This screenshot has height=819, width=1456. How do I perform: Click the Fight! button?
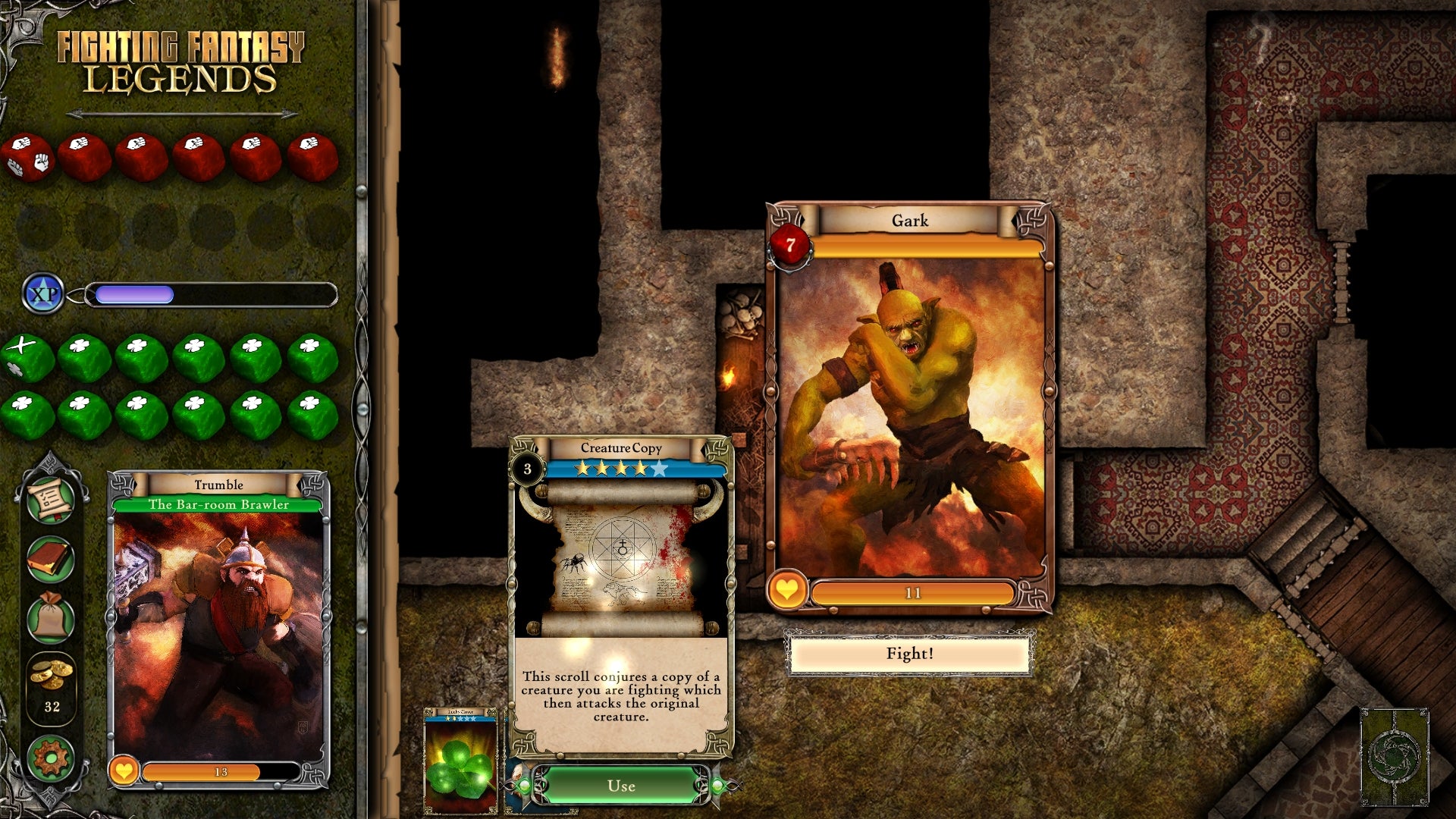909,654
